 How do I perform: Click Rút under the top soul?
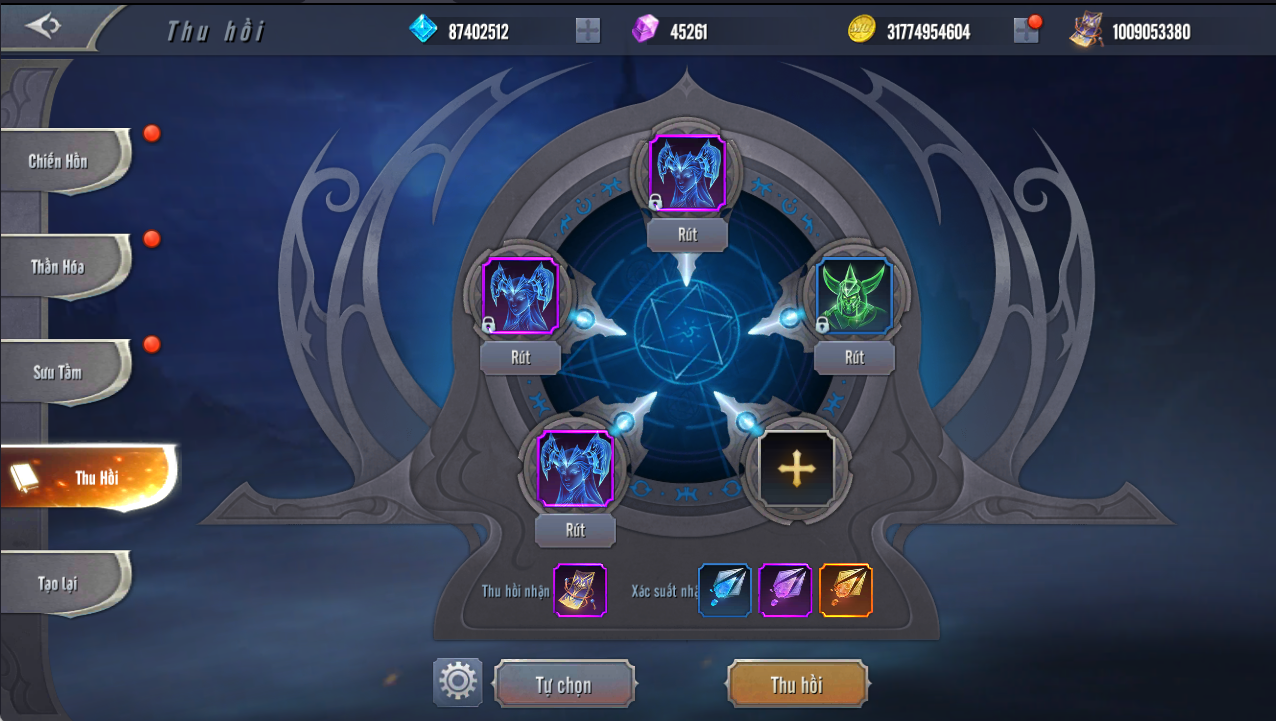[687, 235]
